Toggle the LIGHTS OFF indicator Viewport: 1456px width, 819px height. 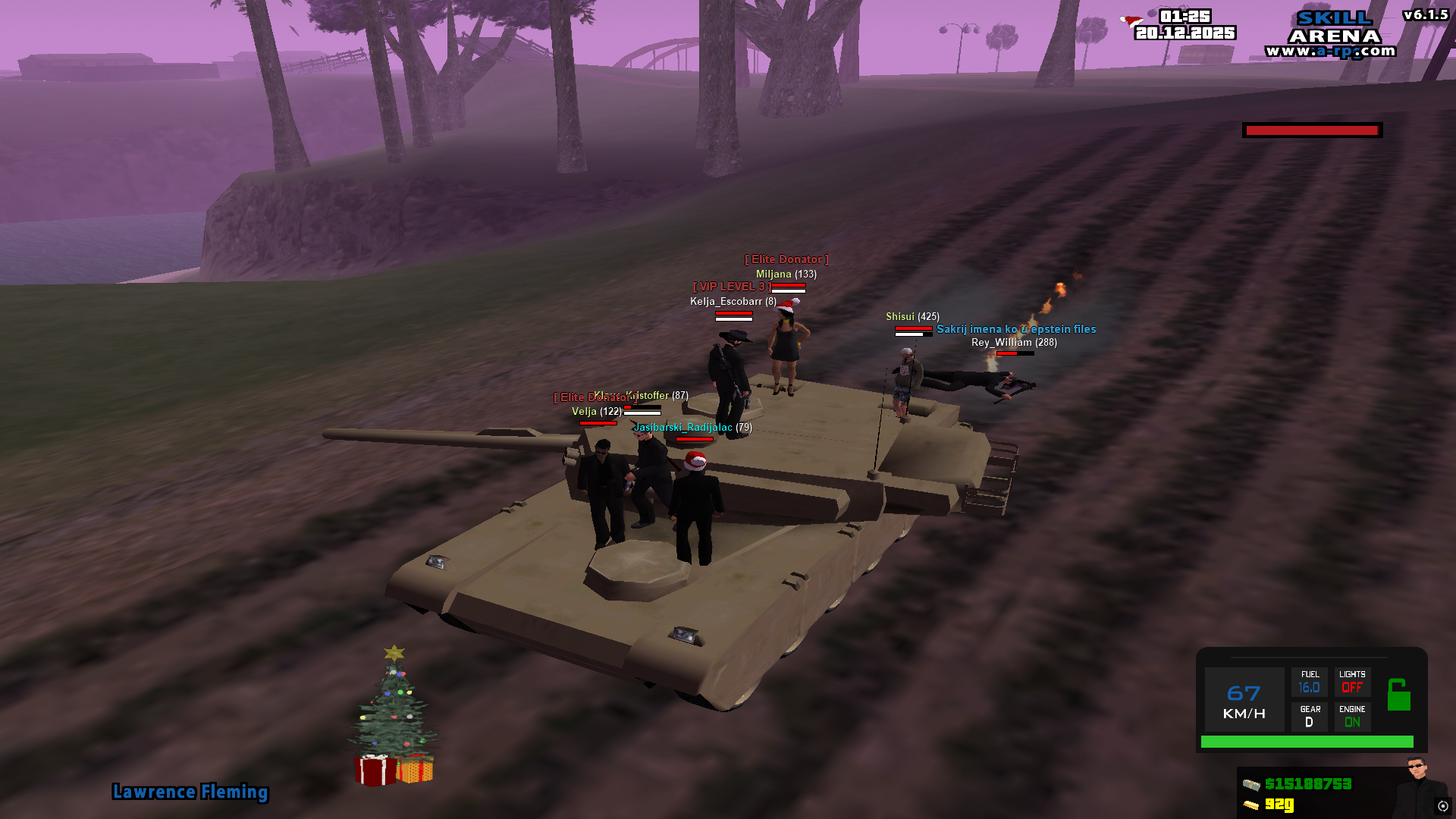pyautogui.click(x=1352, y=681)
